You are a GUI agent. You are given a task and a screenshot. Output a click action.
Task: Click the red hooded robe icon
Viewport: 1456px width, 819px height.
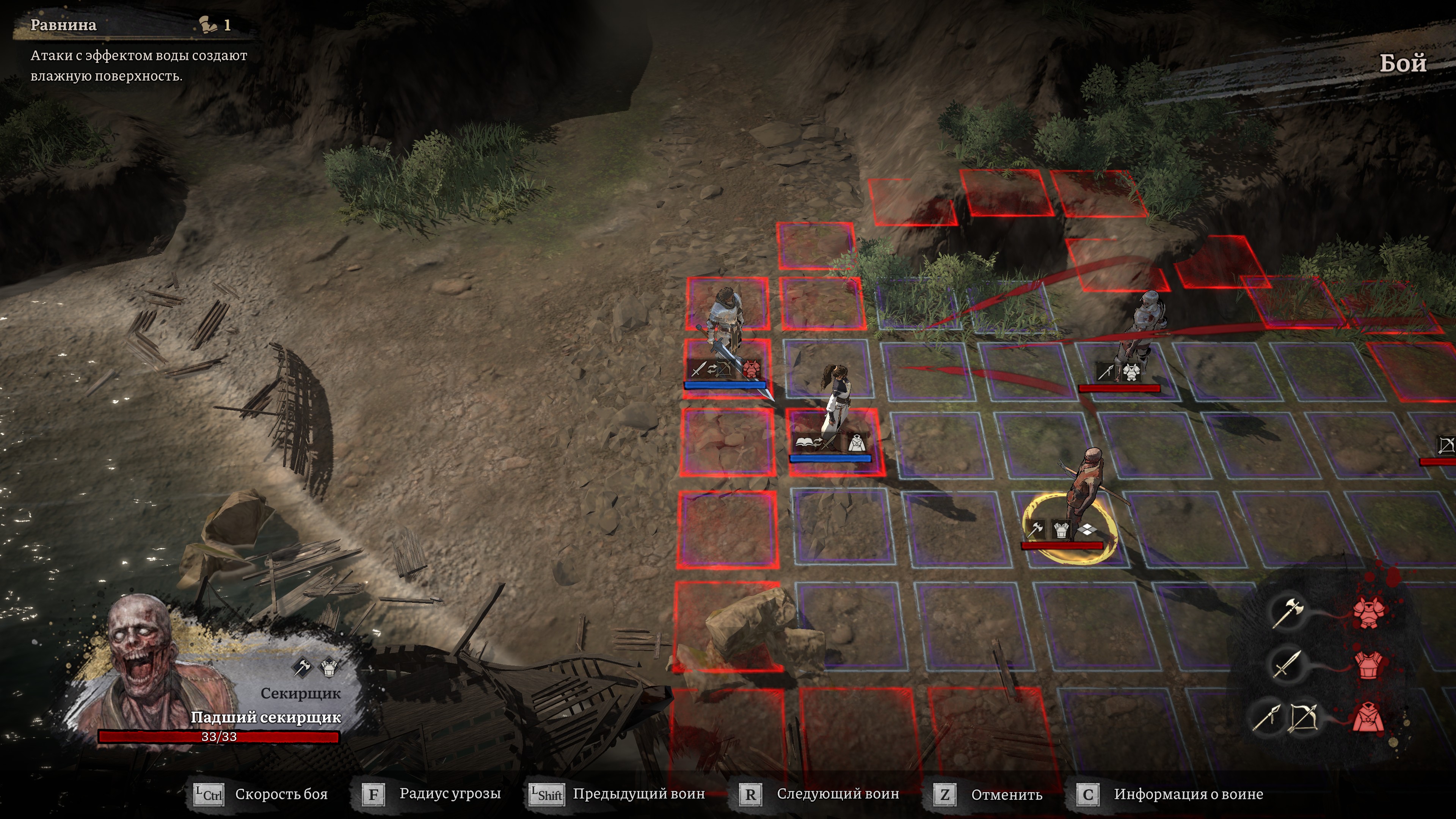pyautogui.click(x=1368, y=719)
